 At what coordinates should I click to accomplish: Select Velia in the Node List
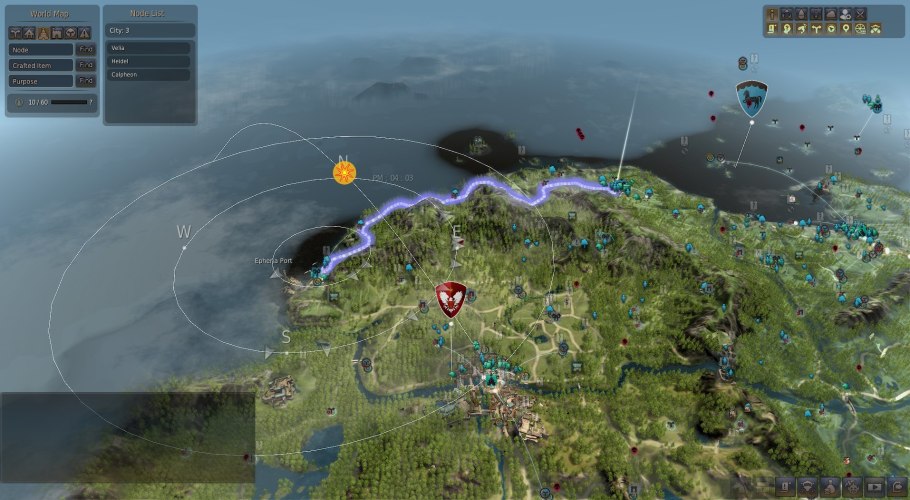148,47
